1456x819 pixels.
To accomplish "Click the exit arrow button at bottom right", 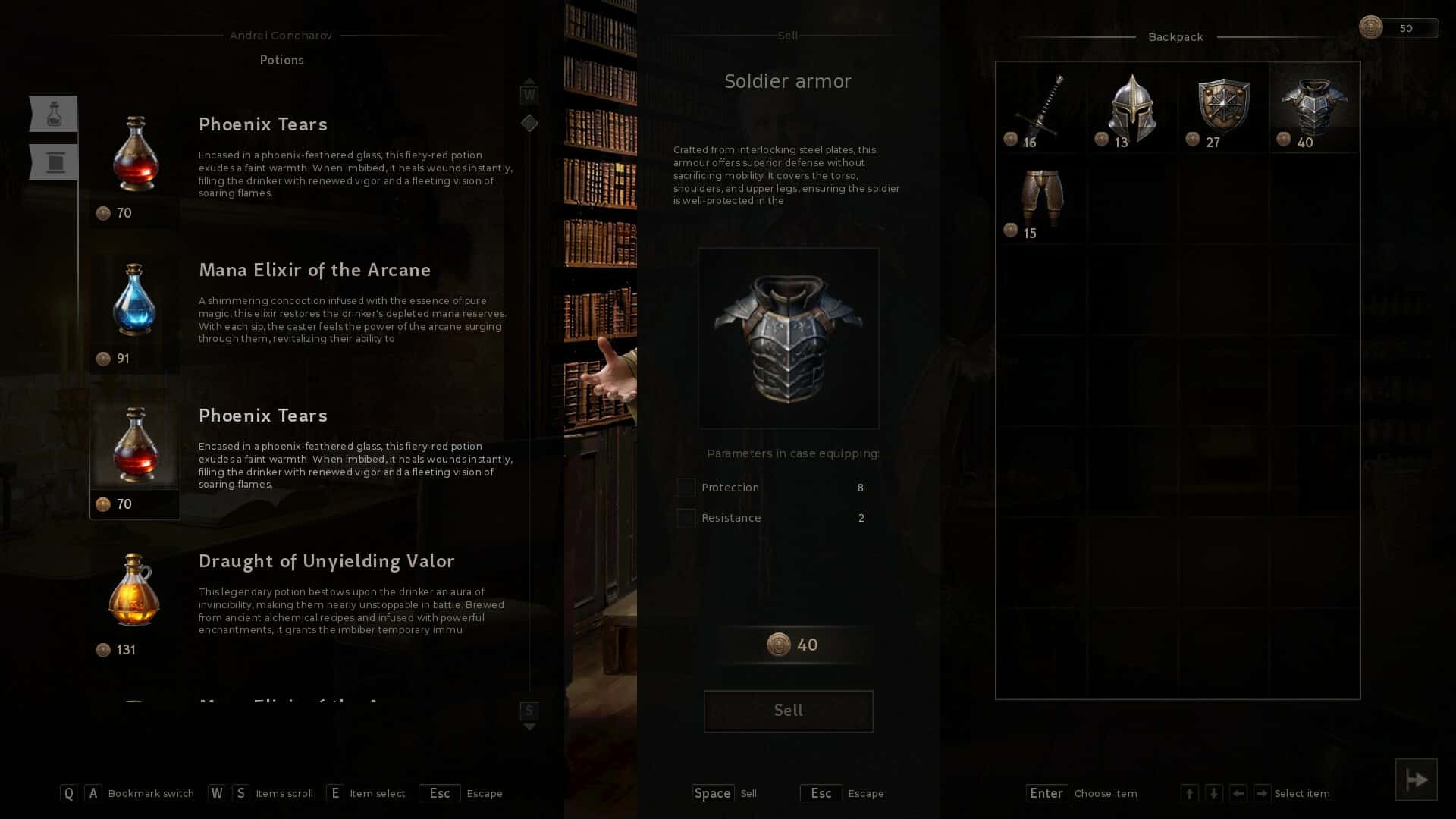I will point(1417,779).
